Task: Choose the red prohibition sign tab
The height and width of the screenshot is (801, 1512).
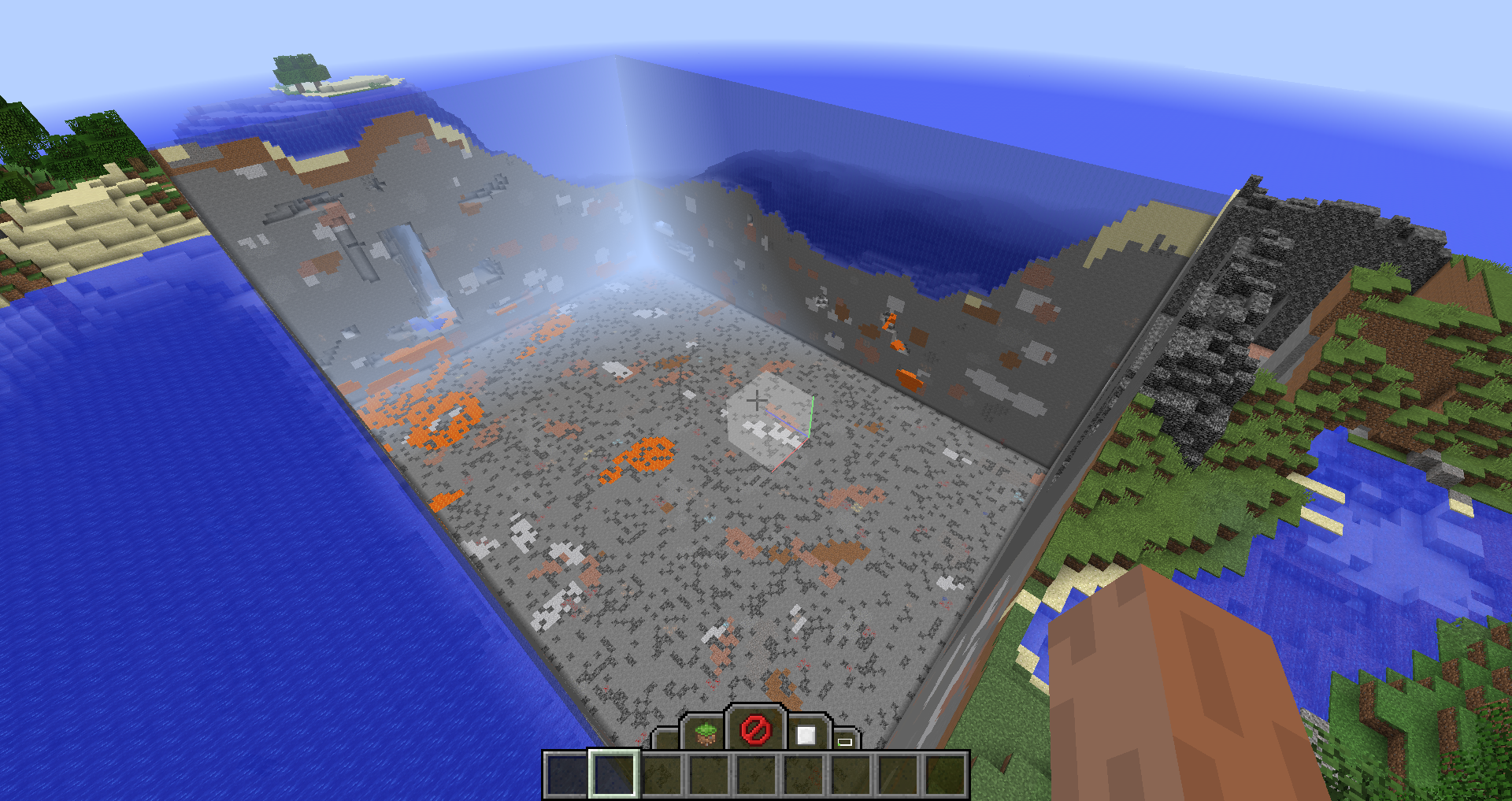Action: (x=754, y=730)
